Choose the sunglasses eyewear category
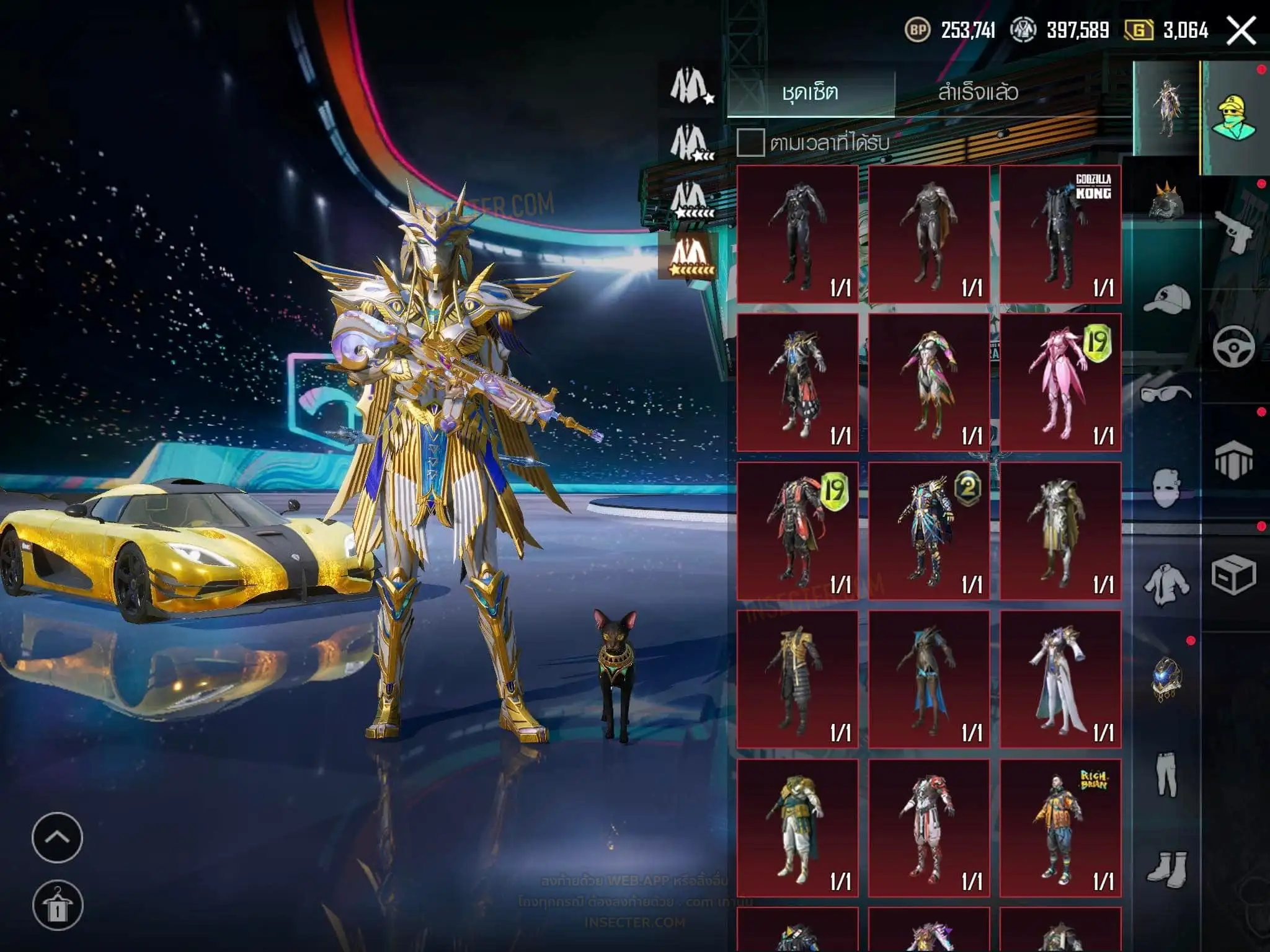The width and height of the screenshot is (1270, 952). tap(1166, 394)
